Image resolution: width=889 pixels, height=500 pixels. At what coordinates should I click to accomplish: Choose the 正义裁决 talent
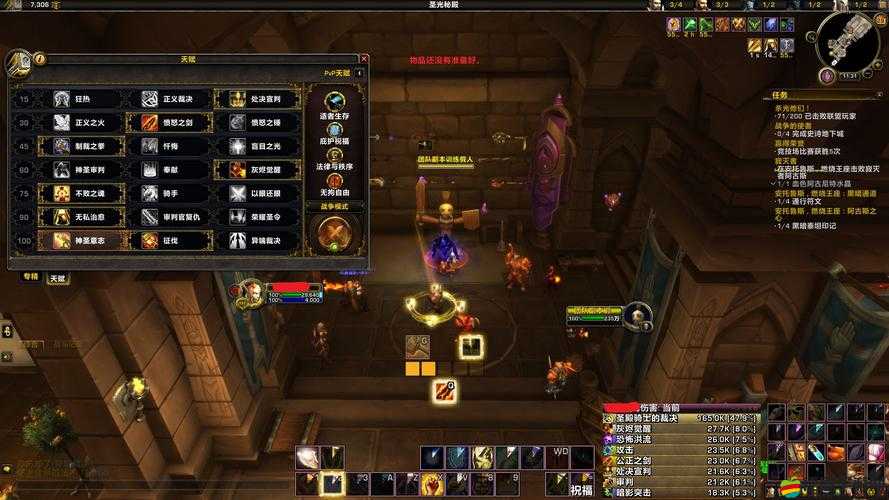[168, 99]
